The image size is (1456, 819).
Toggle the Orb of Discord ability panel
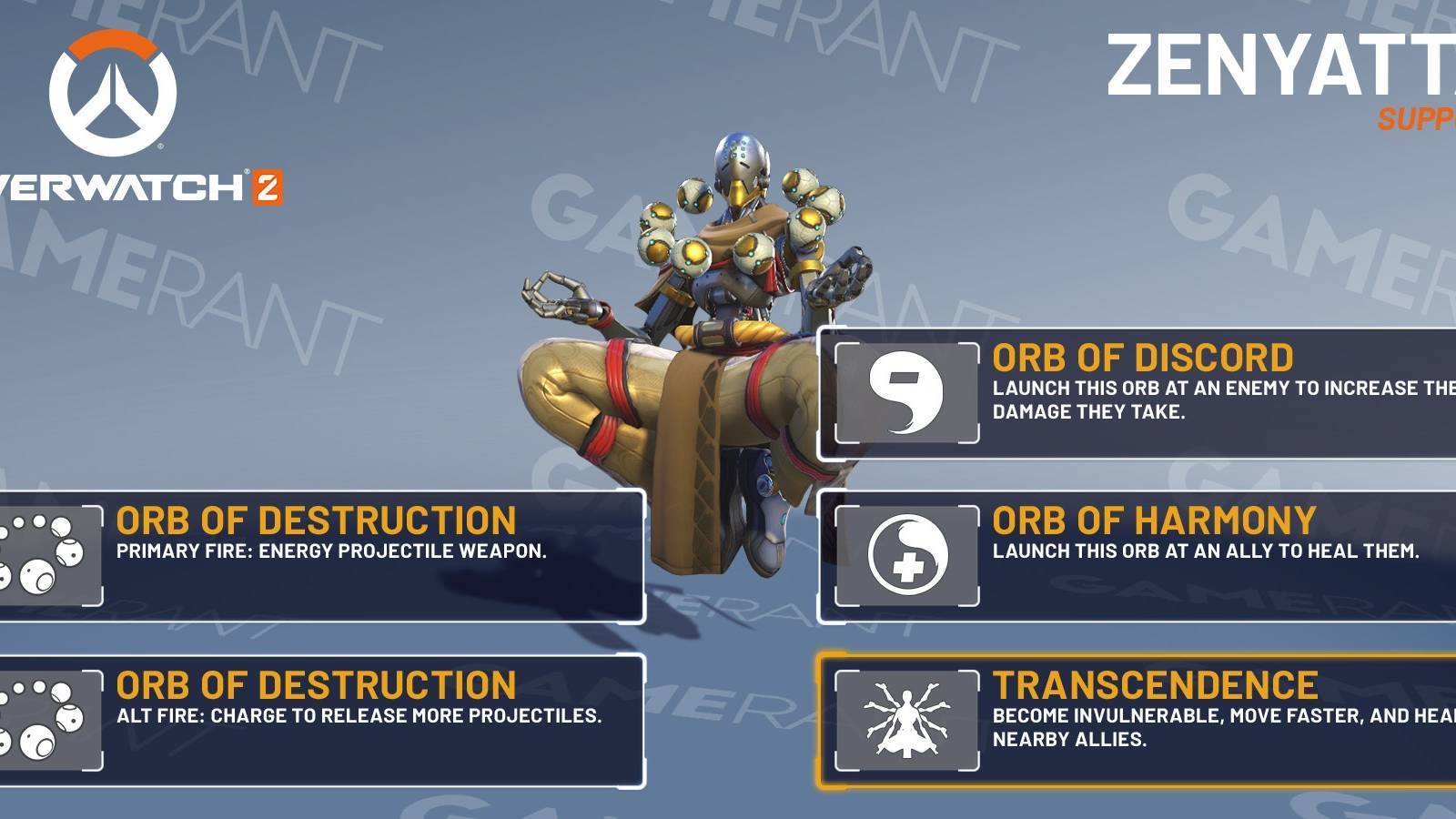click(1137, 389)
